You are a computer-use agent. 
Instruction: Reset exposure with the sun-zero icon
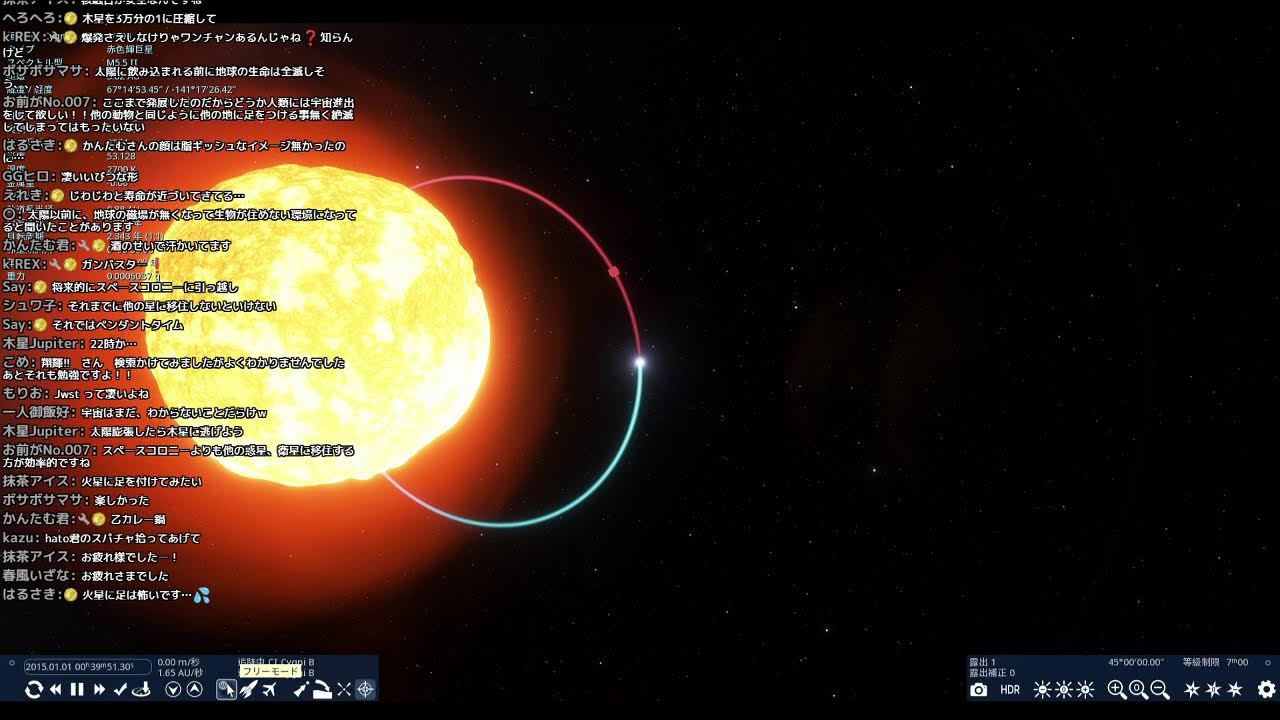[1063, 689]
